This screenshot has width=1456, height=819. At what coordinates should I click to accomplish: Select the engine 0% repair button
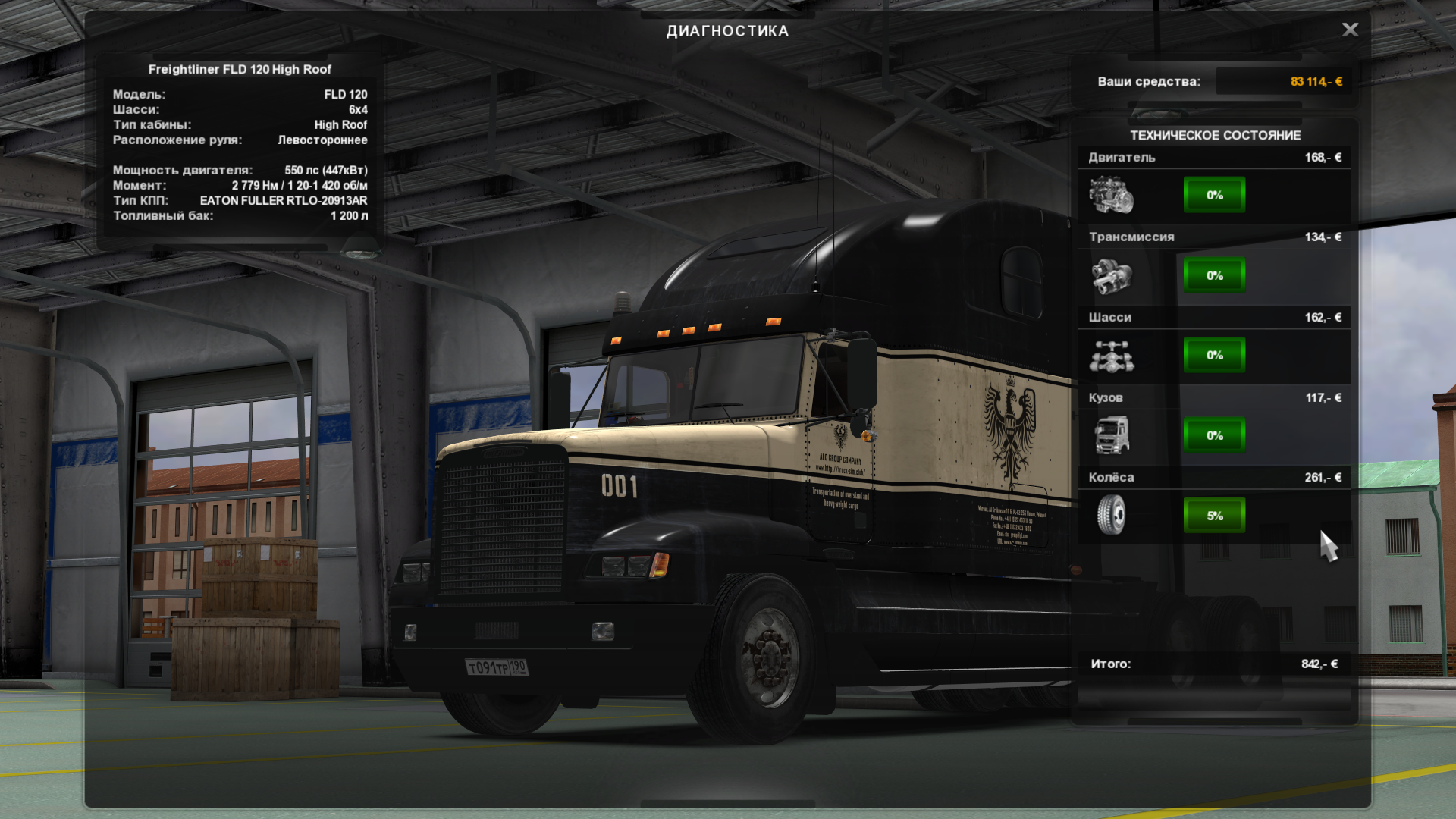tap(1214, 195)
